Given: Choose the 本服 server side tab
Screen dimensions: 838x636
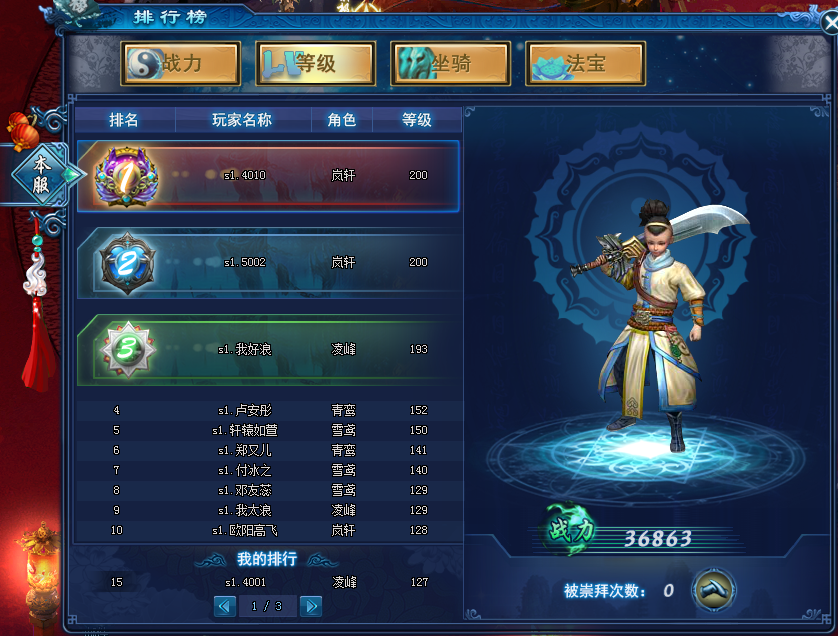Looking at the screenshot, I should click(42, 173).
